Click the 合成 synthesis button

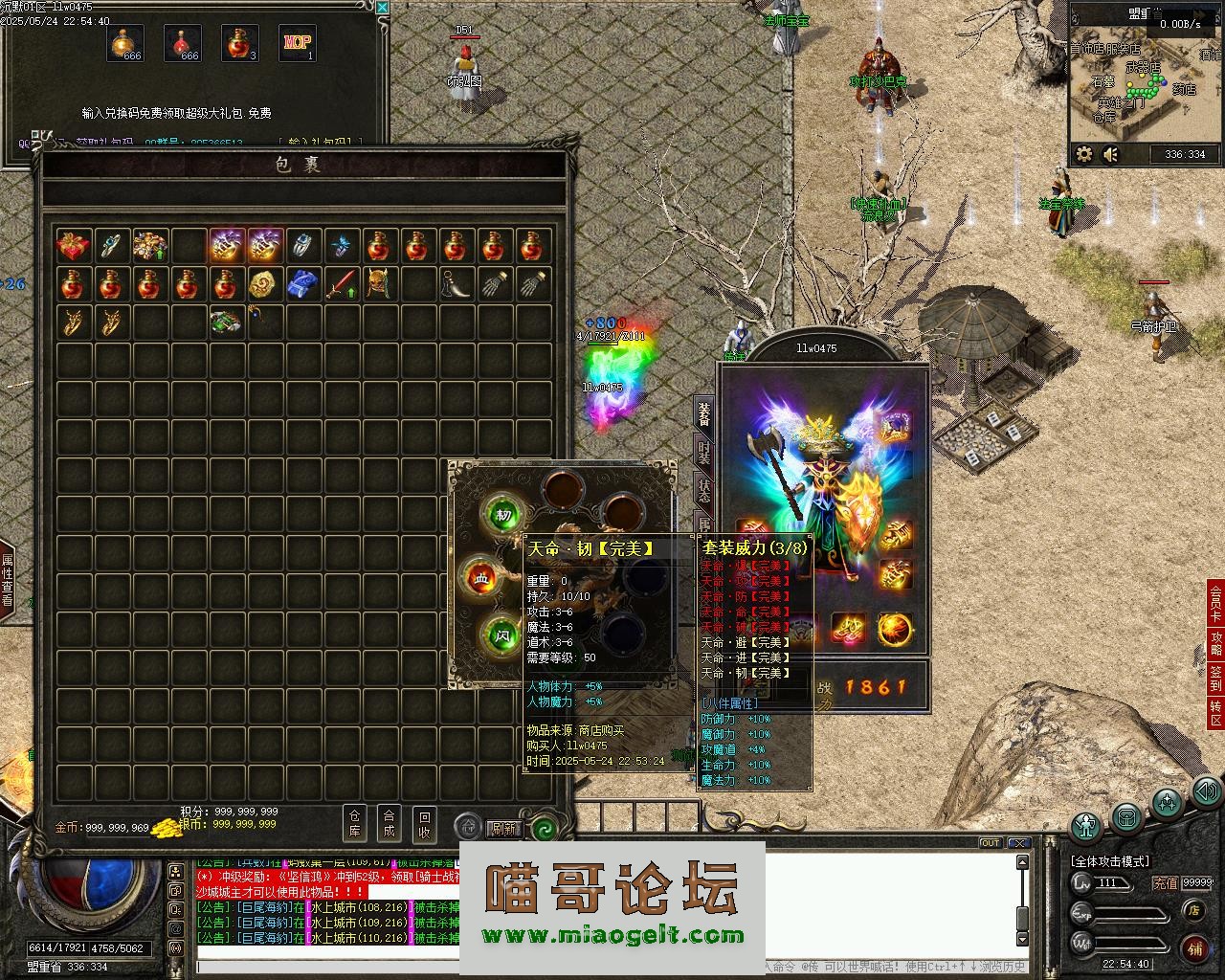click(389, 823)
